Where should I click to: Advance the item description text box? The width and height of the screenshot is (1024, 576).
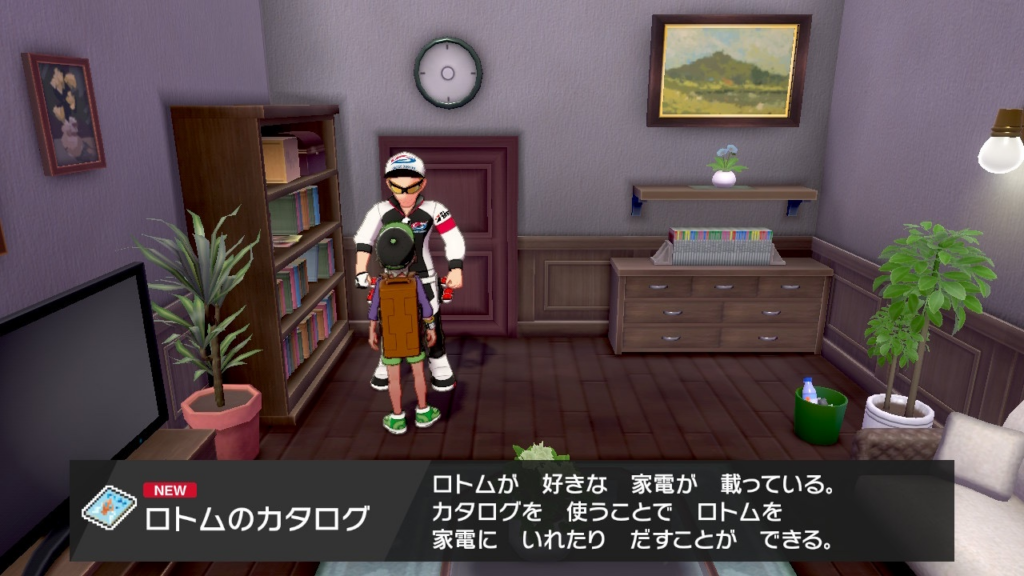coord(633,513)
